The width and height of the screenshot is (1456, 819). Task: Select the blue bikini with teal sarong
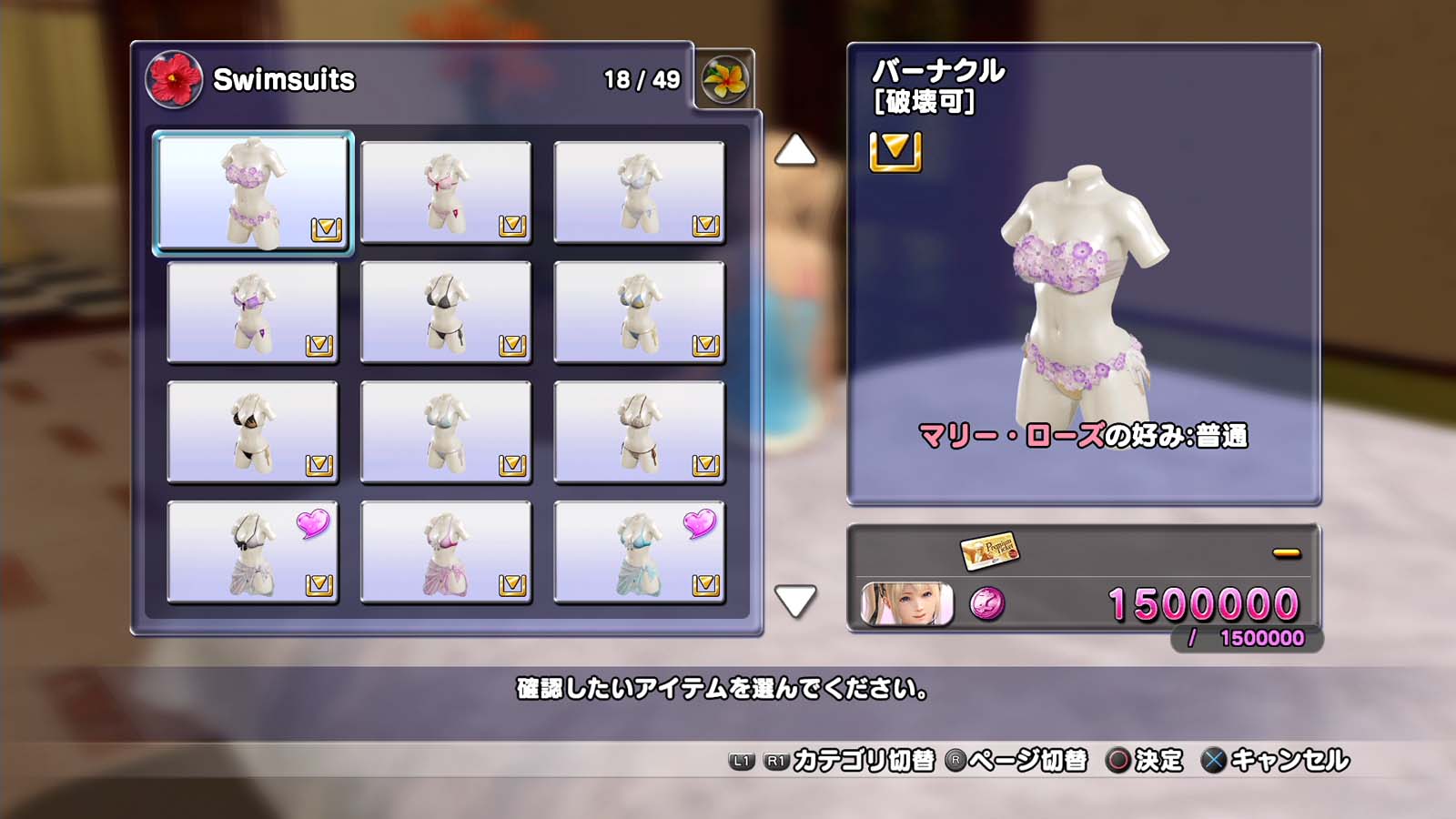coord(639,552)
